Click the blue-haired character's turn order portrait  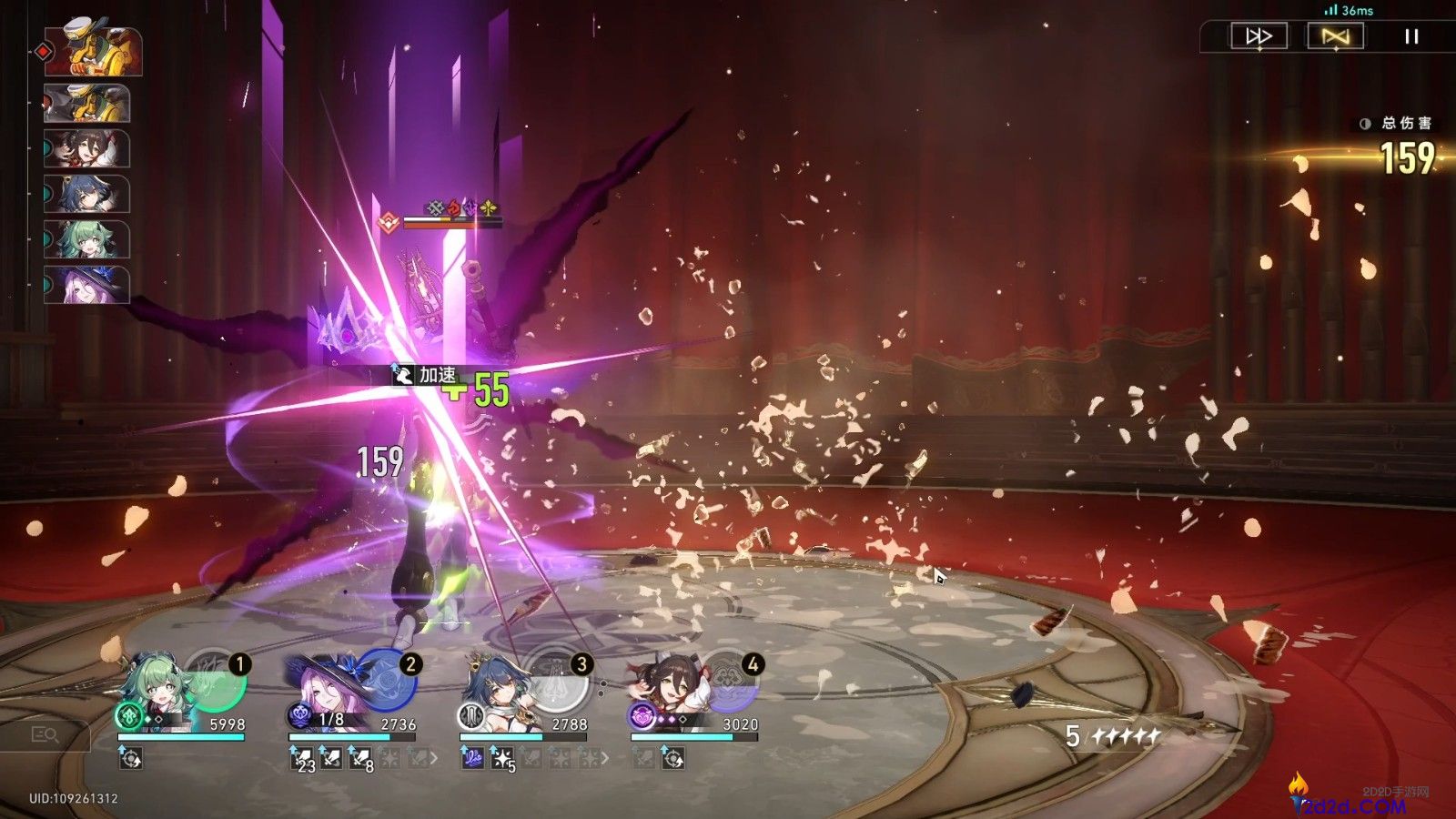click(x=87, y=194)
